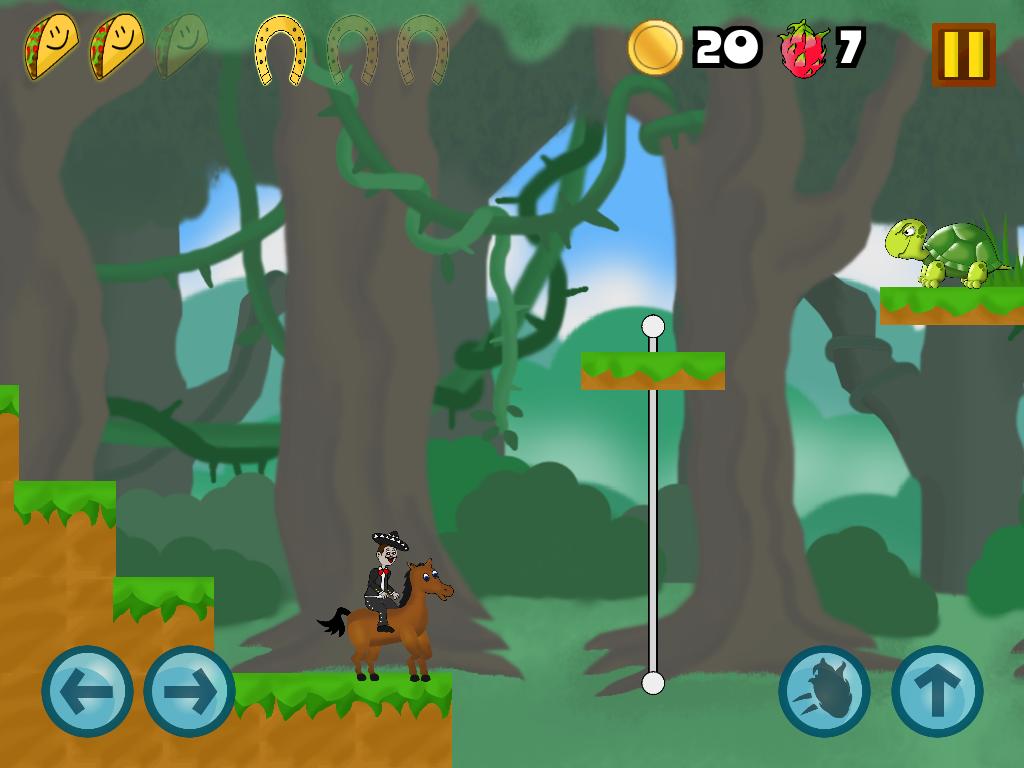Tap the left arrow move button
This screenshot has width=1024, height=768.
[87, 691]
